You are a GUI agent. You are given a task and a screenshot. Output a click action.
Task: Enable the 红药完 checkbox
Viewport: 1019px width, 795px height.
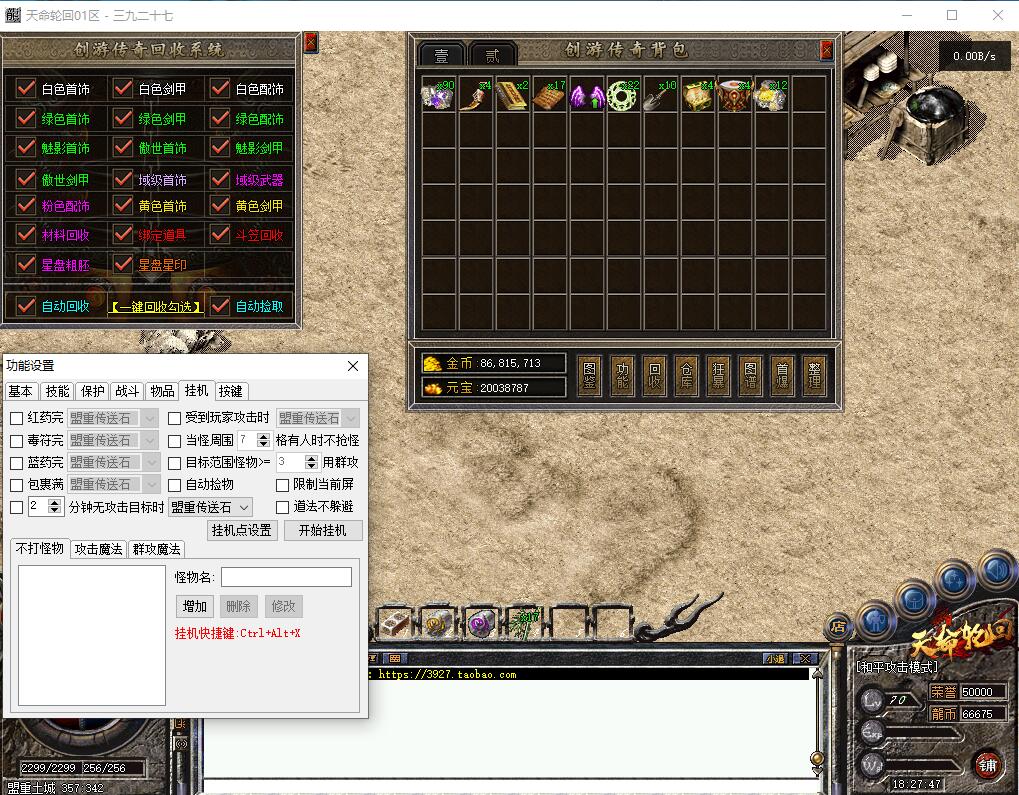(17, 419)
